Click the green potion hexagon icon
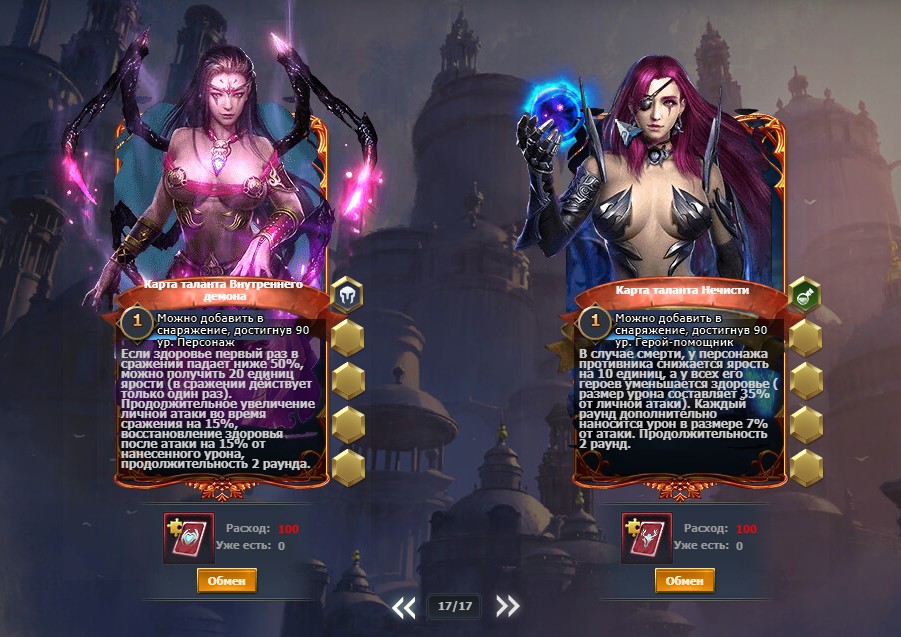901x637 pixels. tap(805, 294)
